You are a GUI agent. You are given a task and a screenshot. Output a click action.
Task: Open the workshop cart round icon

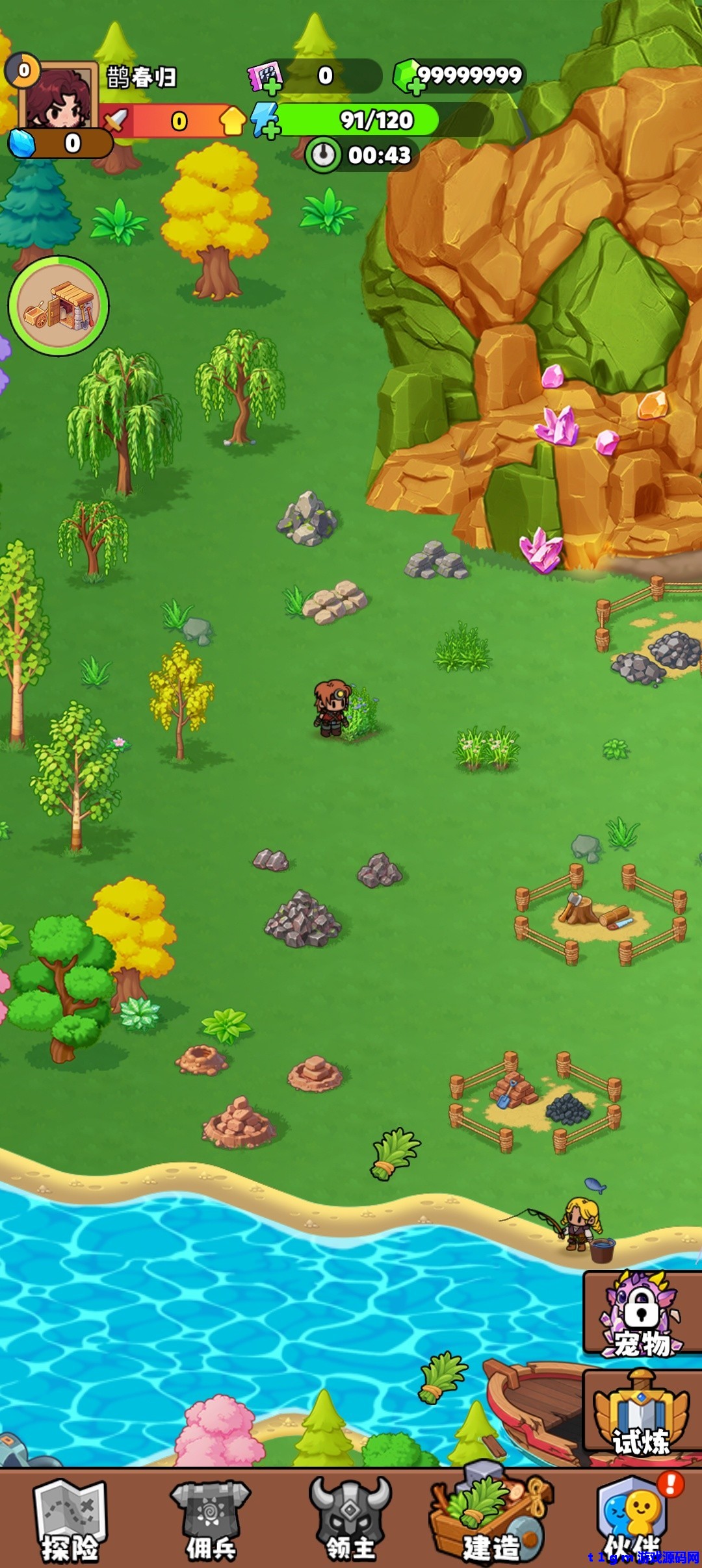click(58, 306)
